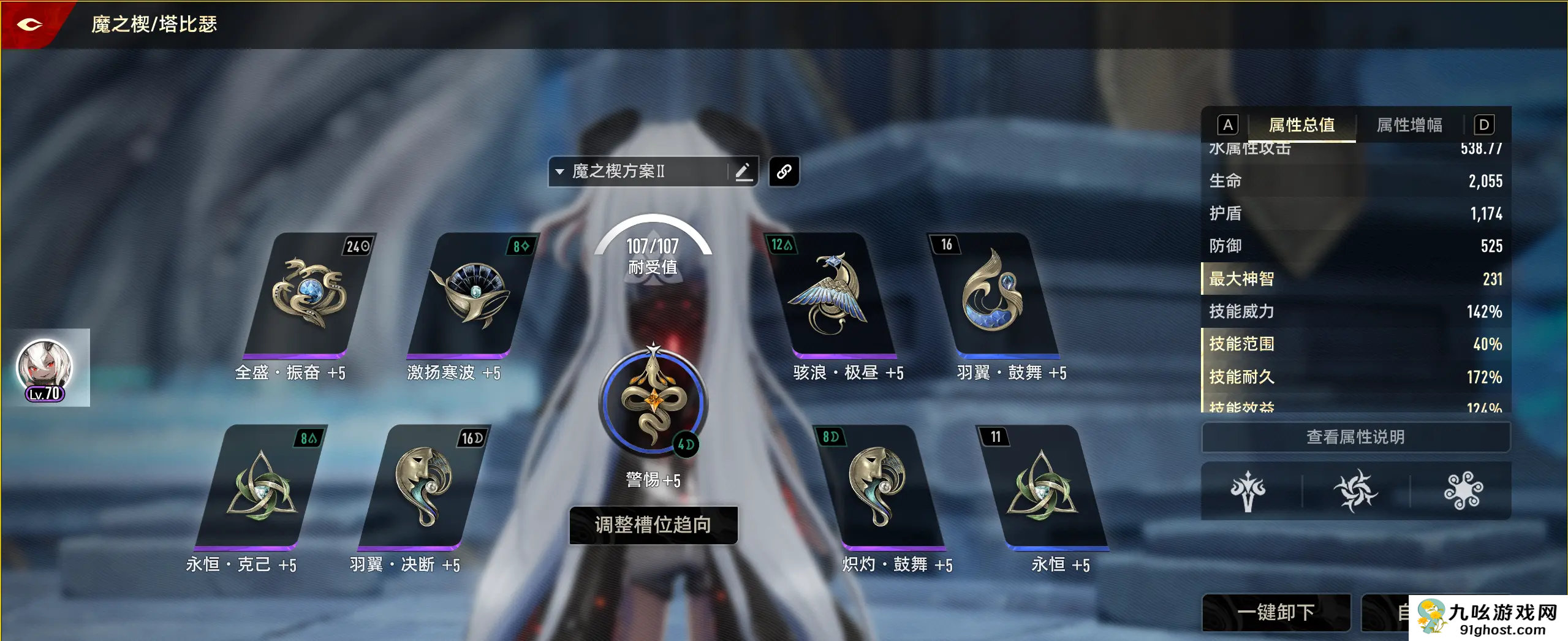This screenshot has height=641, width=1568.
Task: Click the link icon next to plan name
Action: (x=784, y=171)
